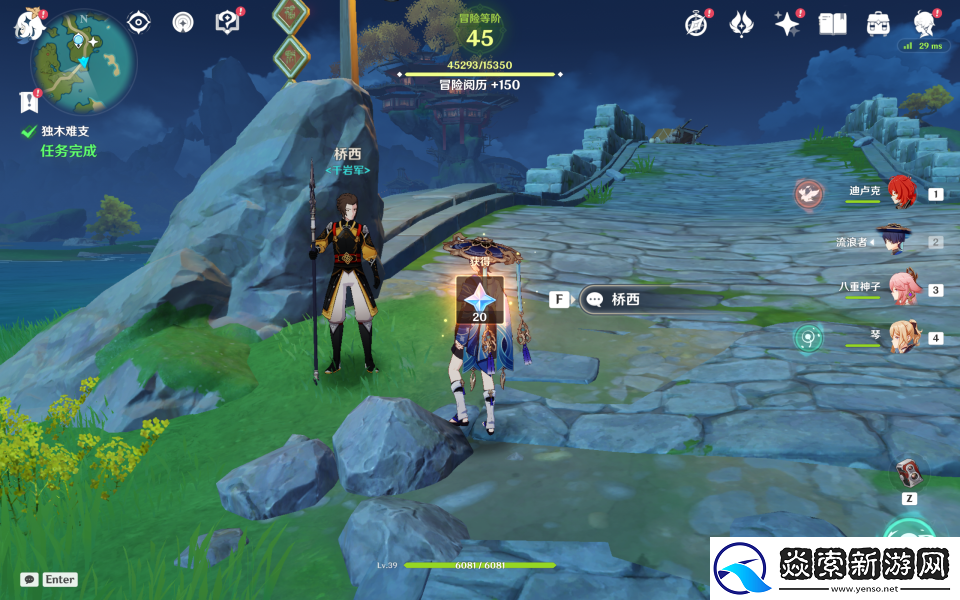The width and height of the screenshot is (960, 600).
Task: Open the chat box speech bubble
Action: click(30, 579)
